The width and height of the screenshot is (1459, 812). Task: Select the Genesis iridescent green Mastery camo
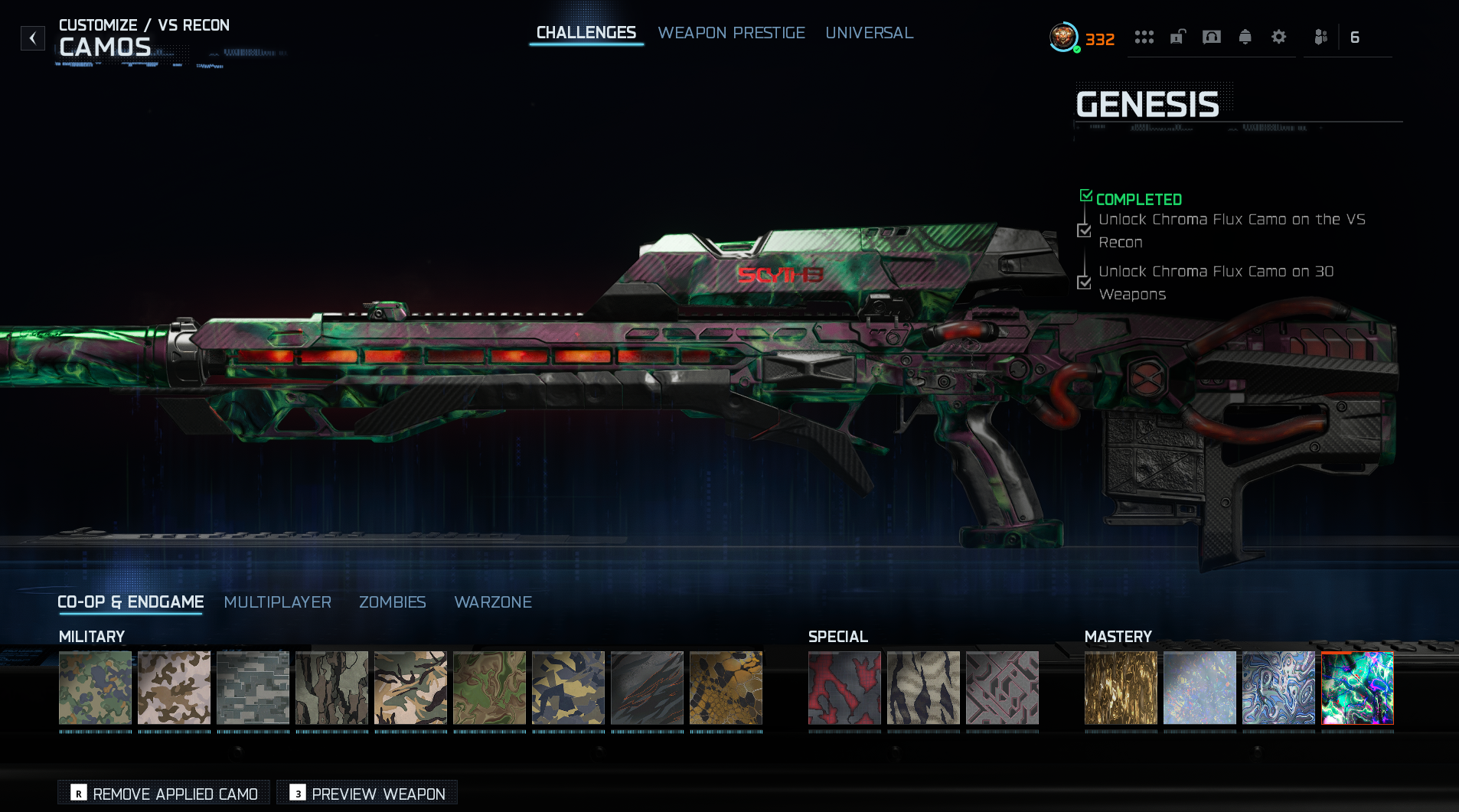pos(1356,687)
